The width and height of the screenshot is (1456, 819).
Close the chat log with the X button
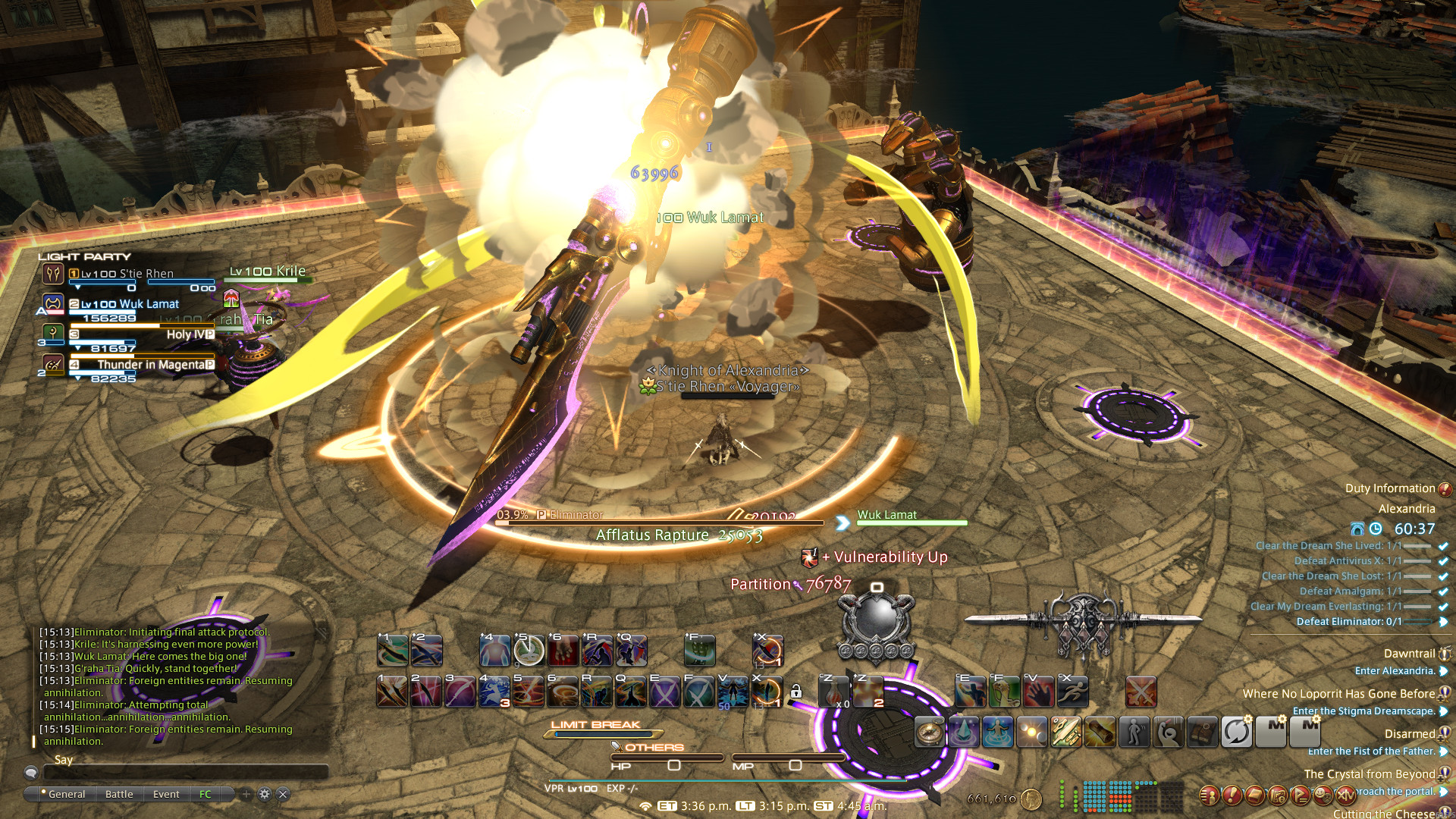283,794
